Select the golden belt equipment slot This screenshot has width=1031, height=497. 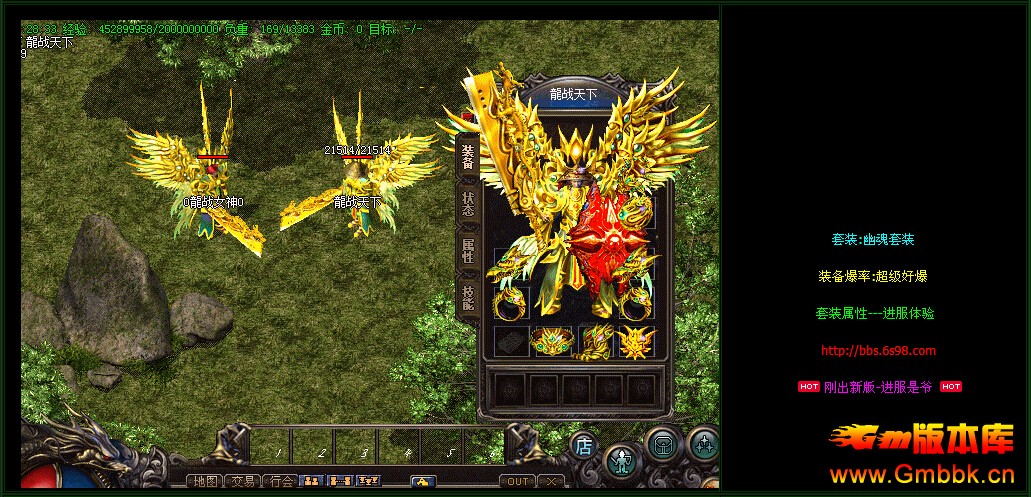pos(550,342)
